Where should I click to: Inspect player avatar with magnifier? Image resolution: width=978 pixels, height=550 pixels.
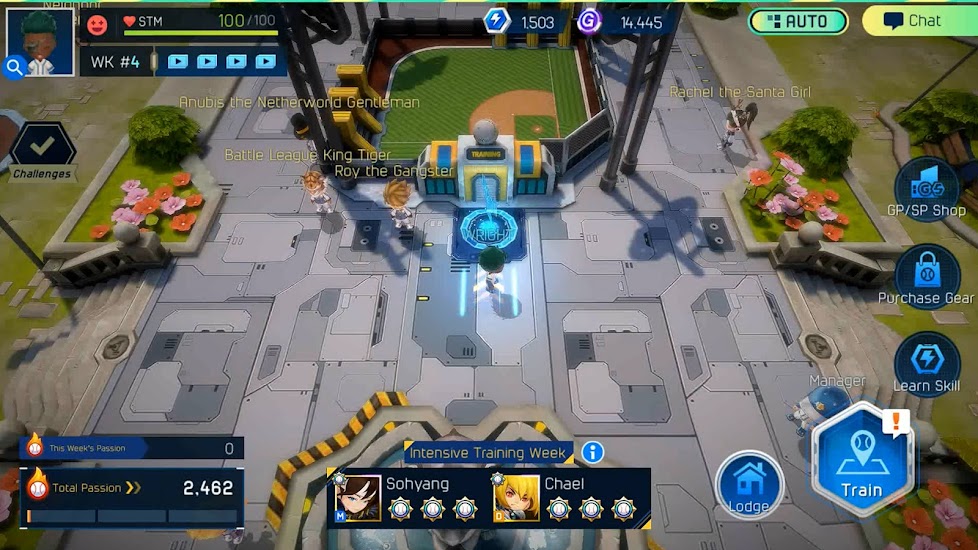coord(15,67)
